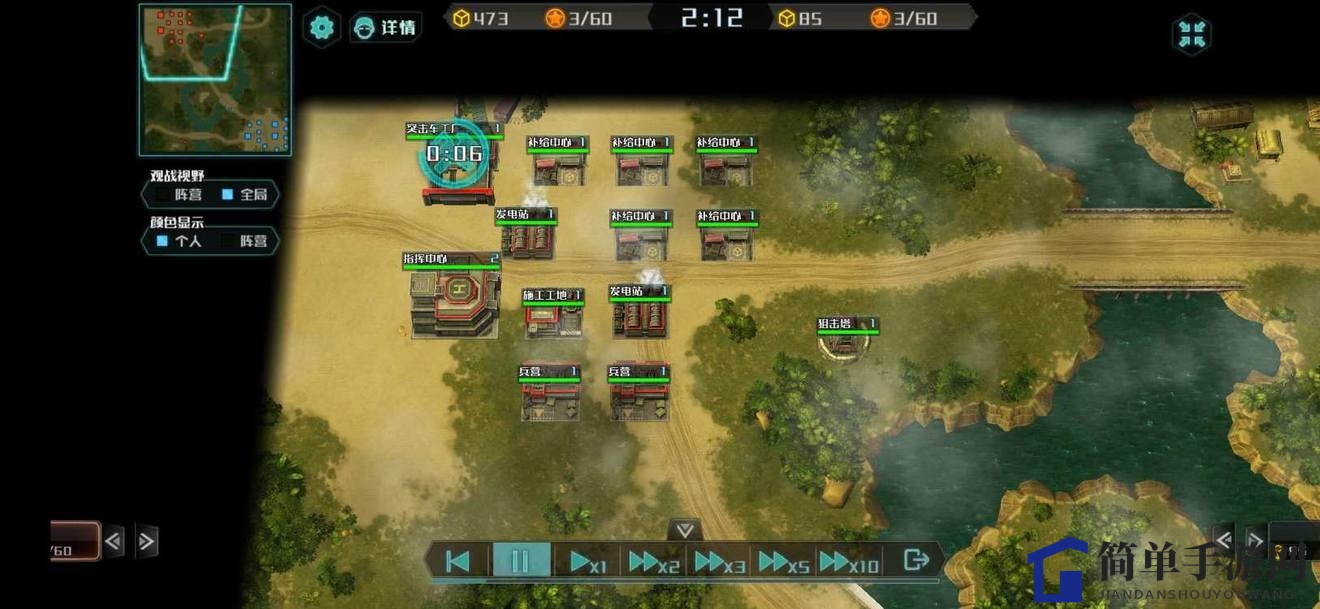Activate x10 fast-forward speed

pos(849,562)
